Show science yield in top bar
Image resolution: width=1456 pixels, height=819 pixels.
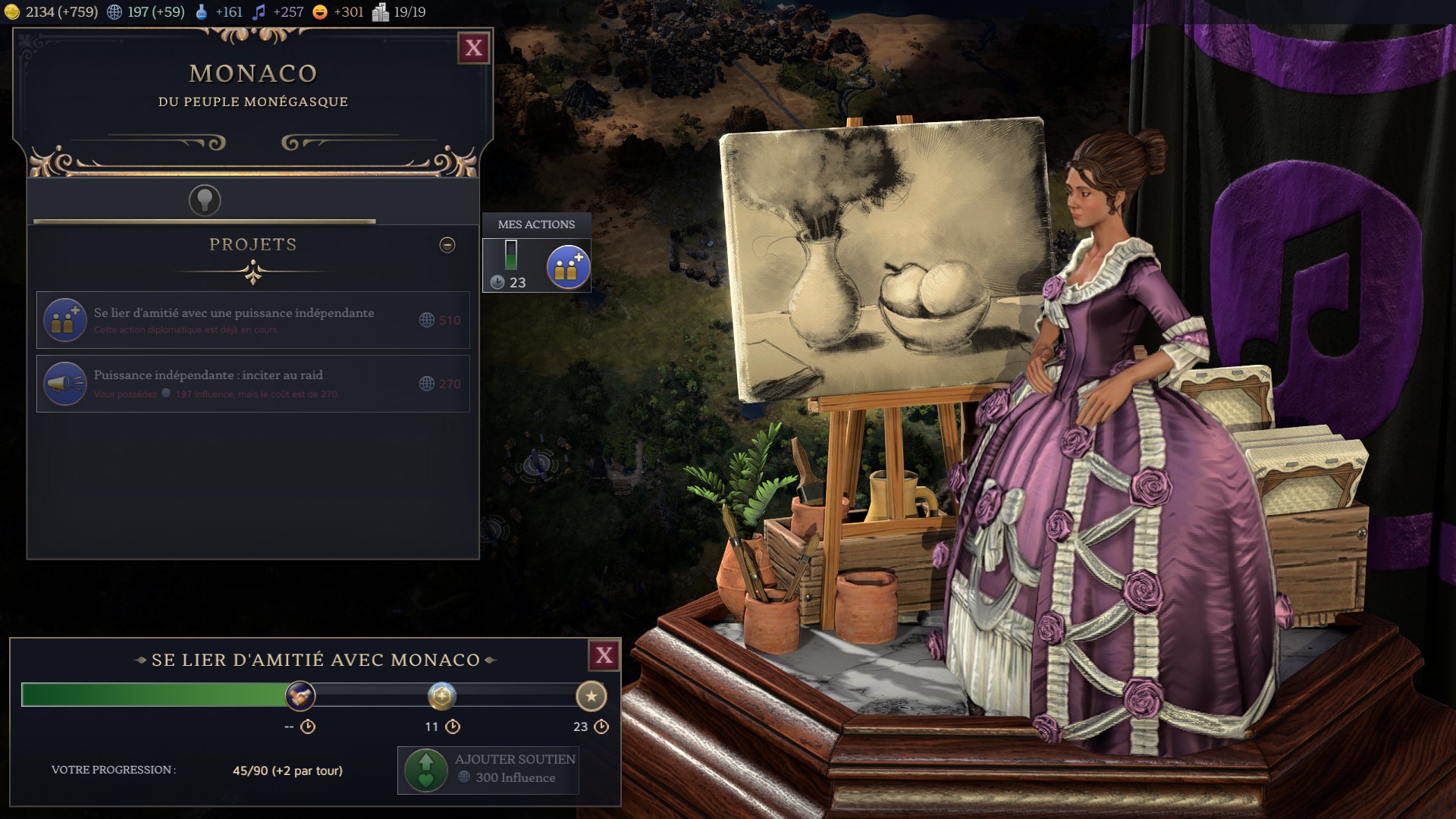point(218,12)
